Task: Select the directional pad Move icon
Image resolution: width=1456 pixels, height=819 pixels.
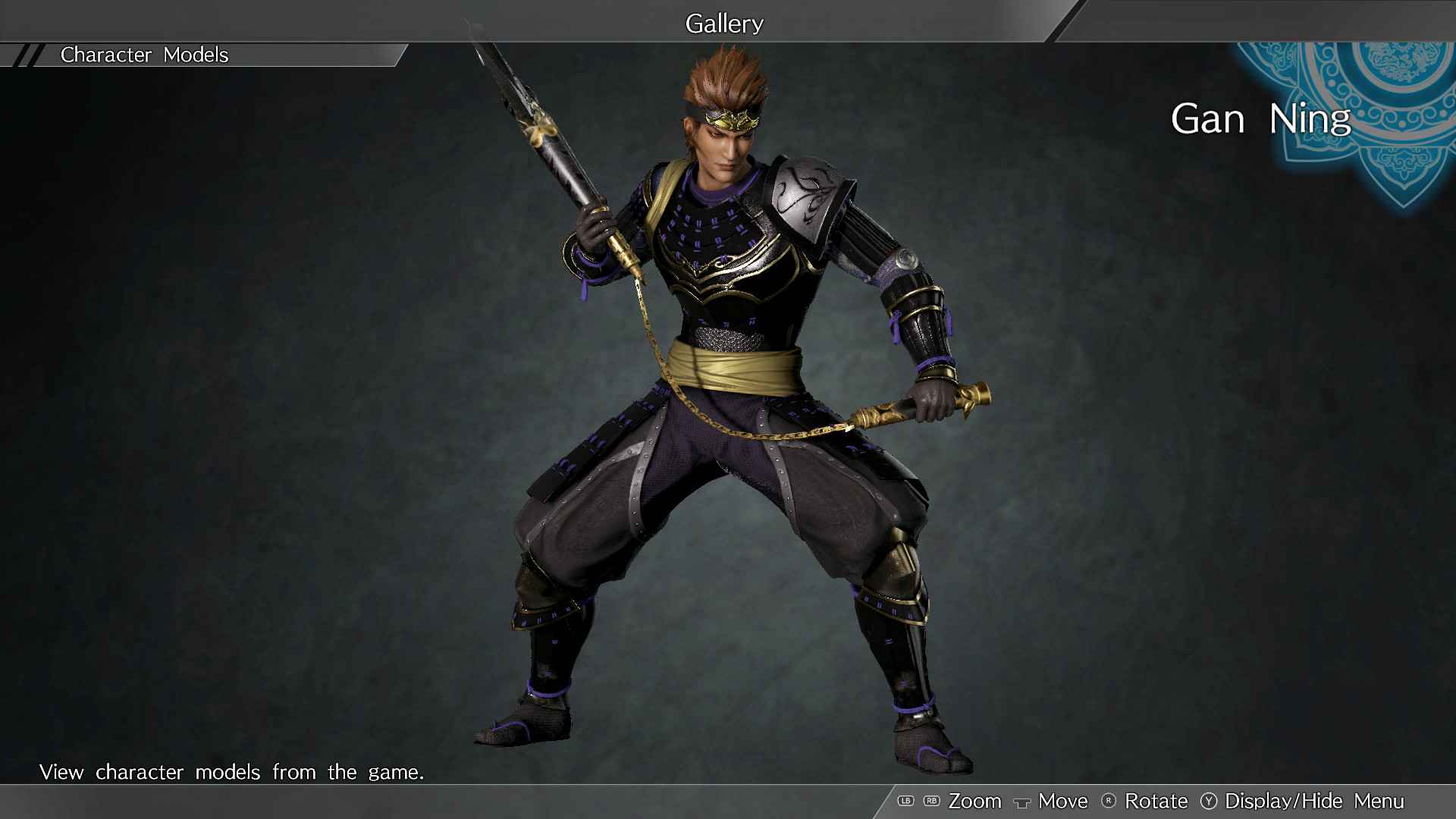Action: tap(1021, 802)
